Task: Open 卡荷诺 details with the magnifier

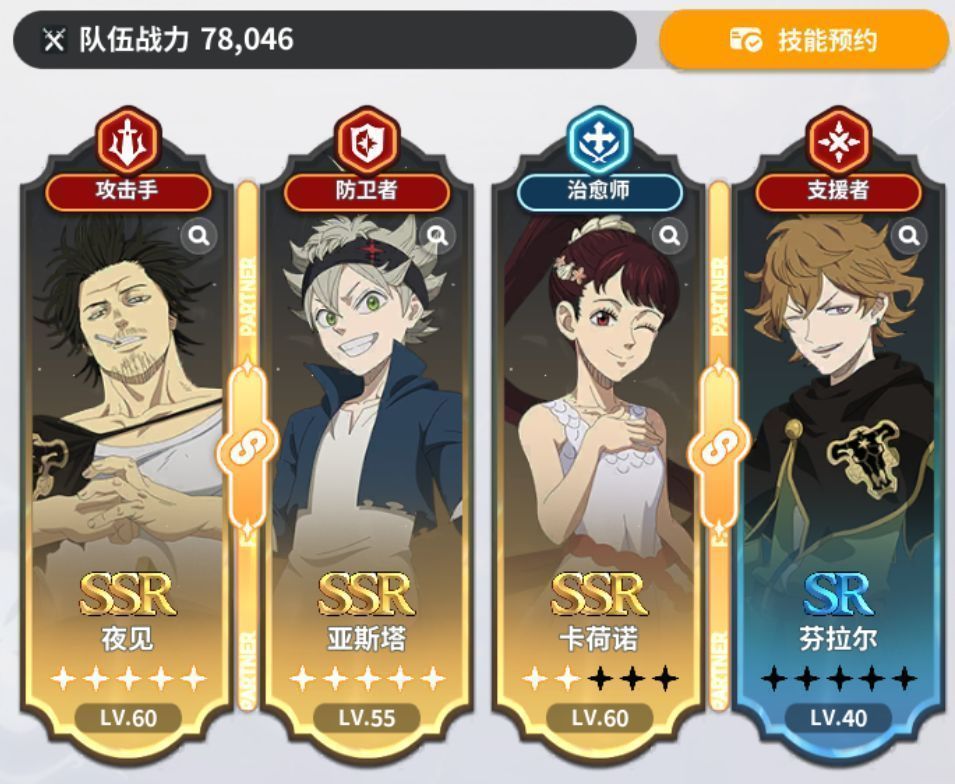Action: click(670, 236)
